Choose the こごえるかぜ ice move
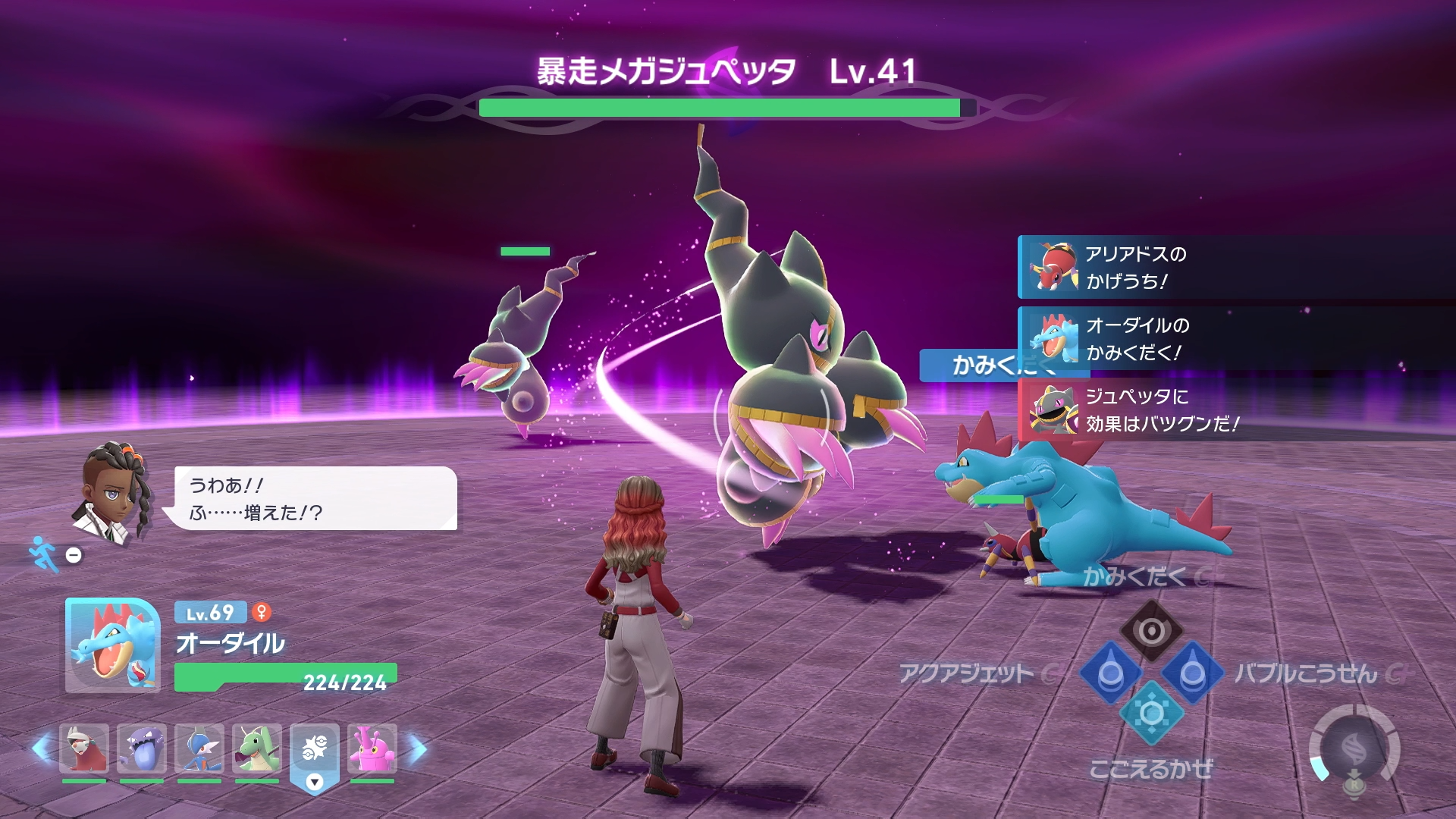Image resolution: width=1456 pixels, height=819 pixels. (x=1151, y=714)
